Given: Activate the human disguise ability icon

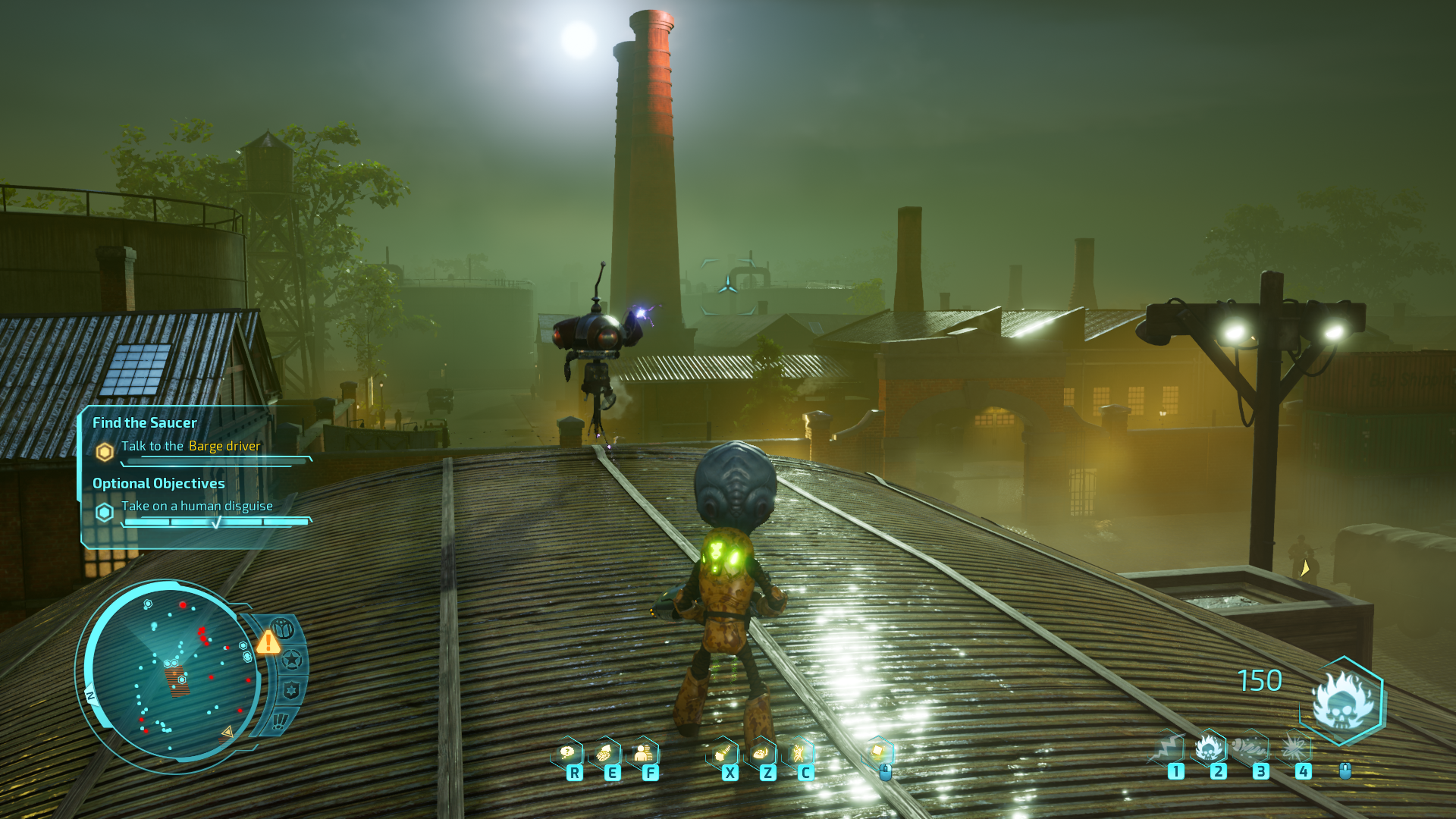Looking at the screenshot, I should click(643, 753).
